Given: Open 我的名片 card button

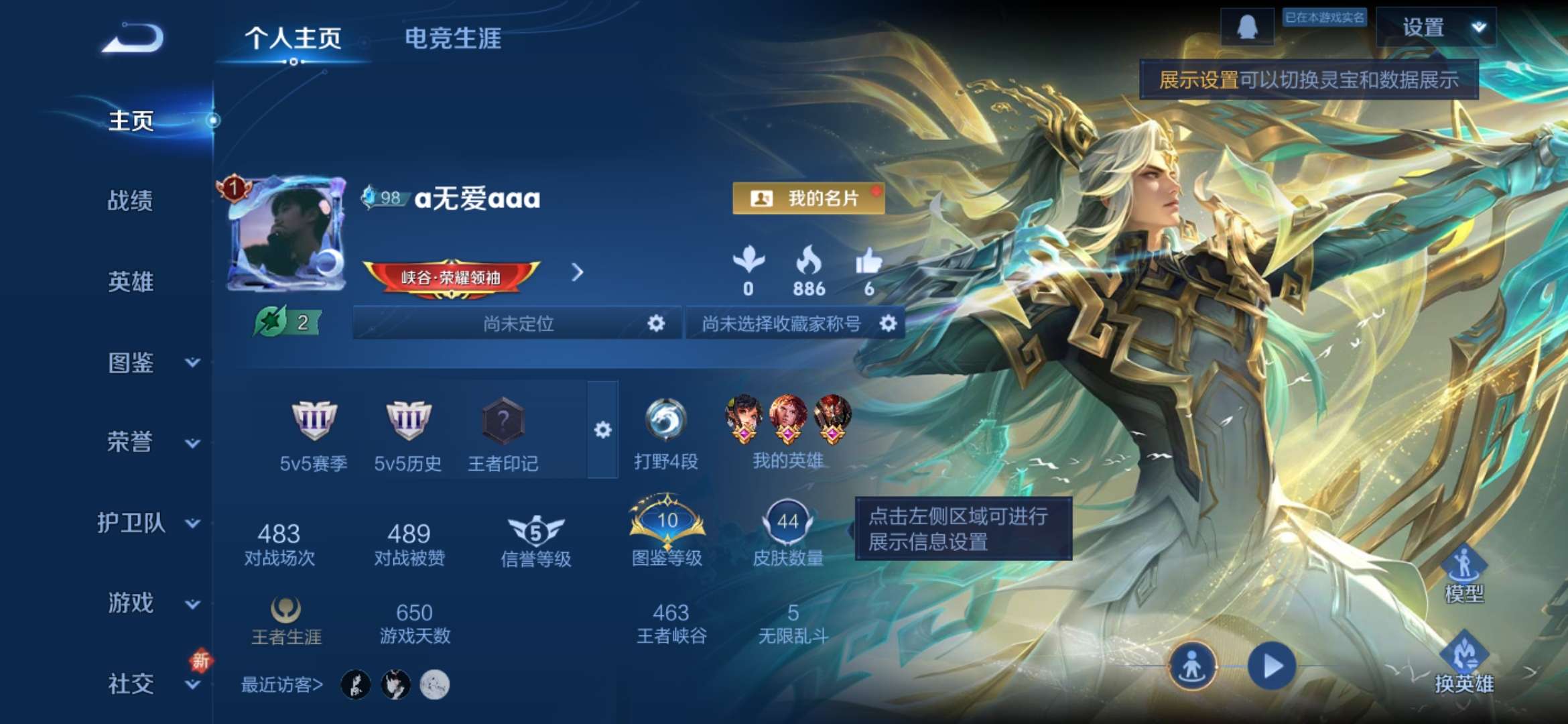Looking at the screenshot, I should [809, 198].
